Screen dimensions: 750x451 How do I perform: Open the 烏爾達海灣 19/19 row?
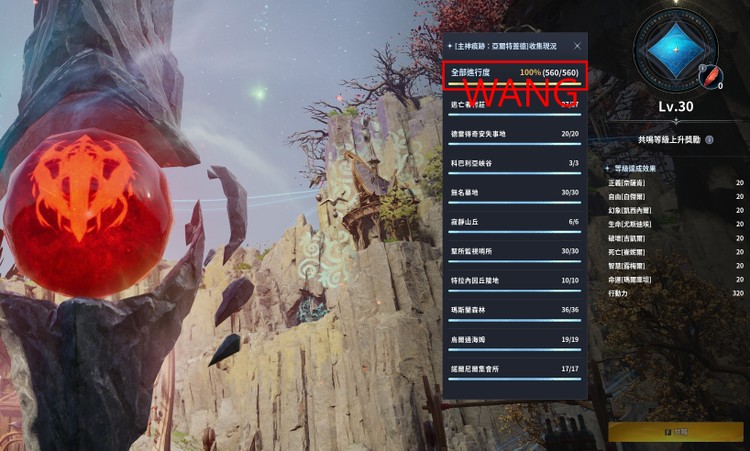click(x=514, y=340)
